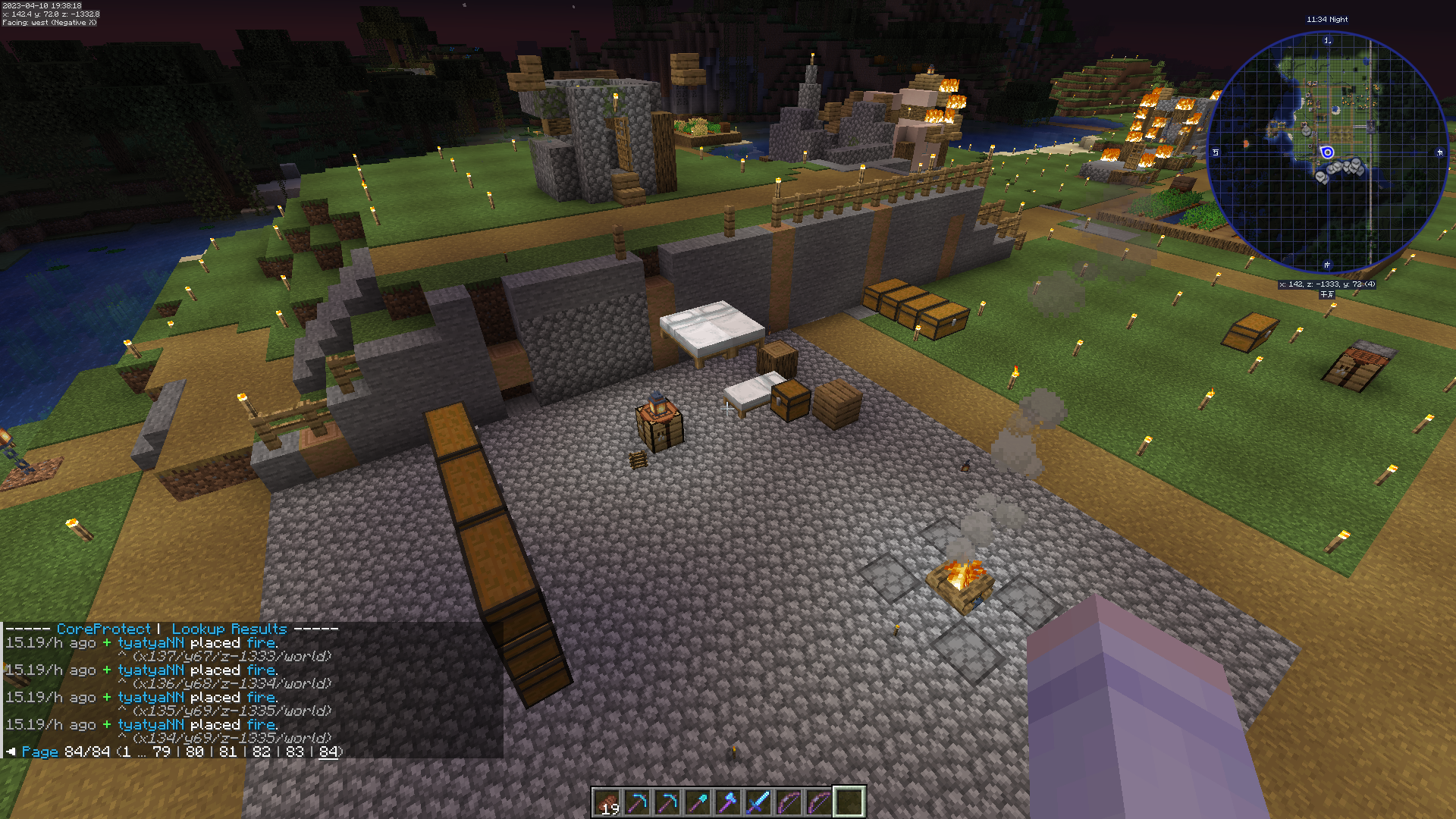Choose the diamond sword hotbar slot
The width and height of the screenshot is (1456, 819).
click(x=758, y=802)
